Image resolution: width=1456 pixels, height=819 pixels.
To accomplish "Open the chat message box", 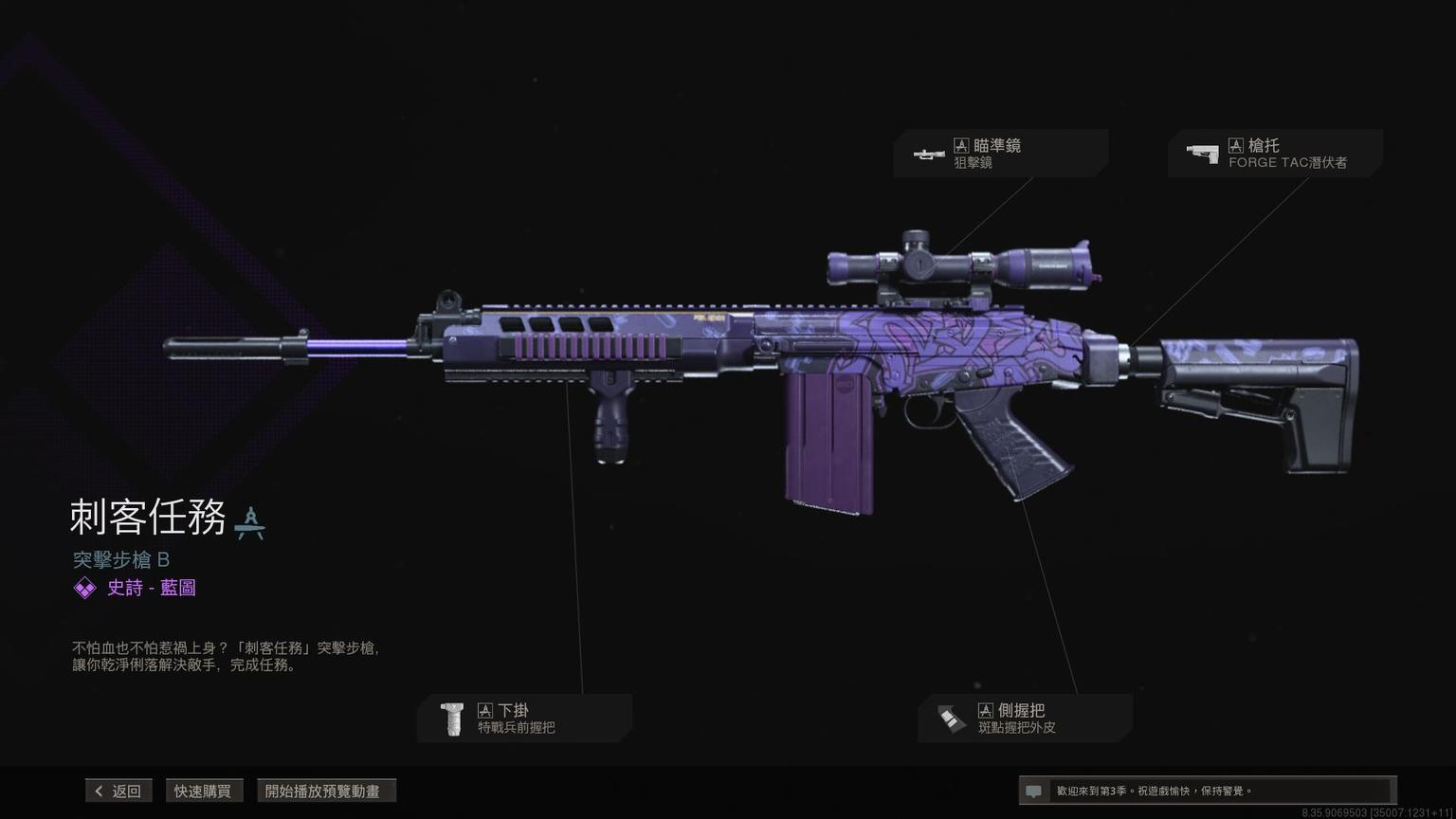I will 1206,791.
